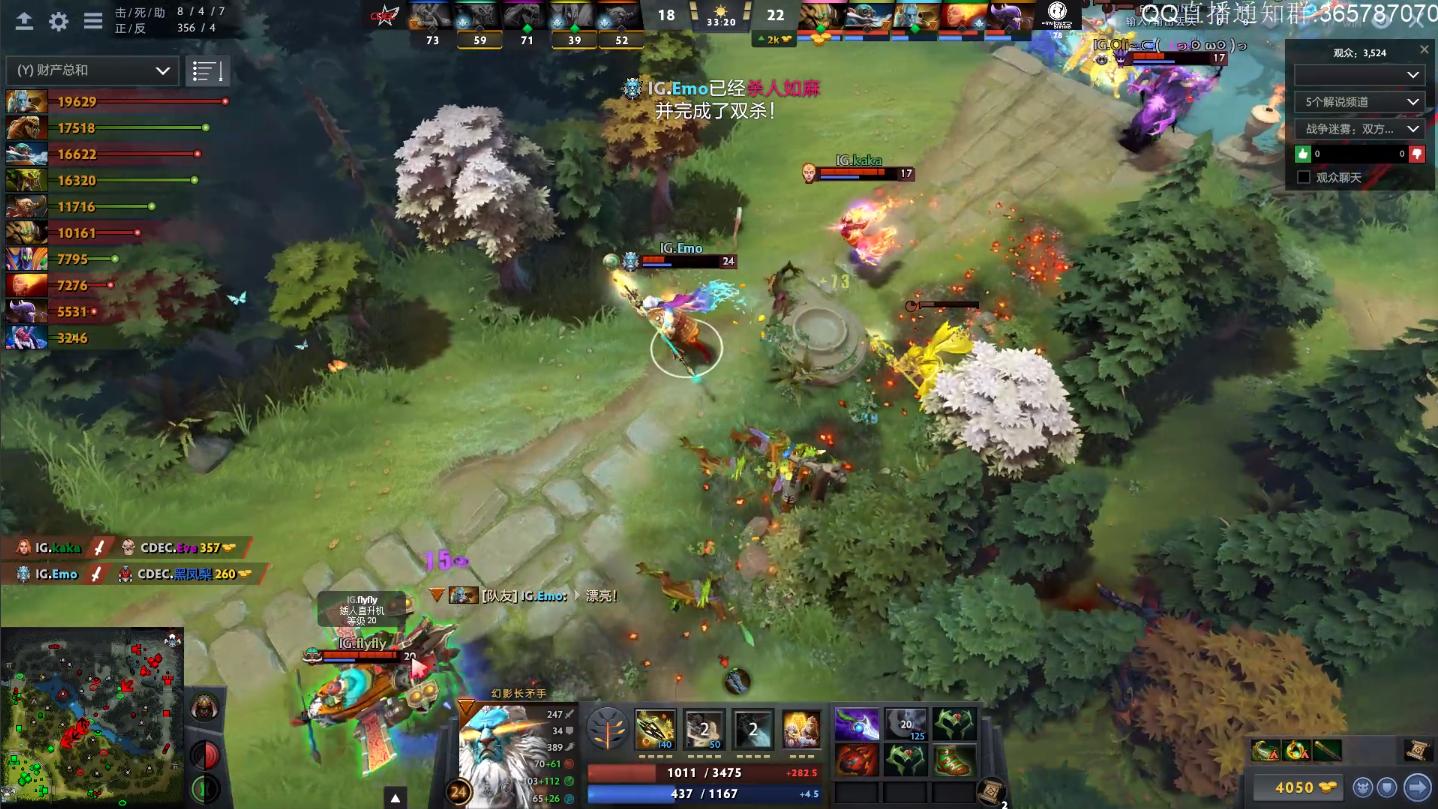
Task: Select the town portal scroll item slot
Action: [x=1416, y=751]
